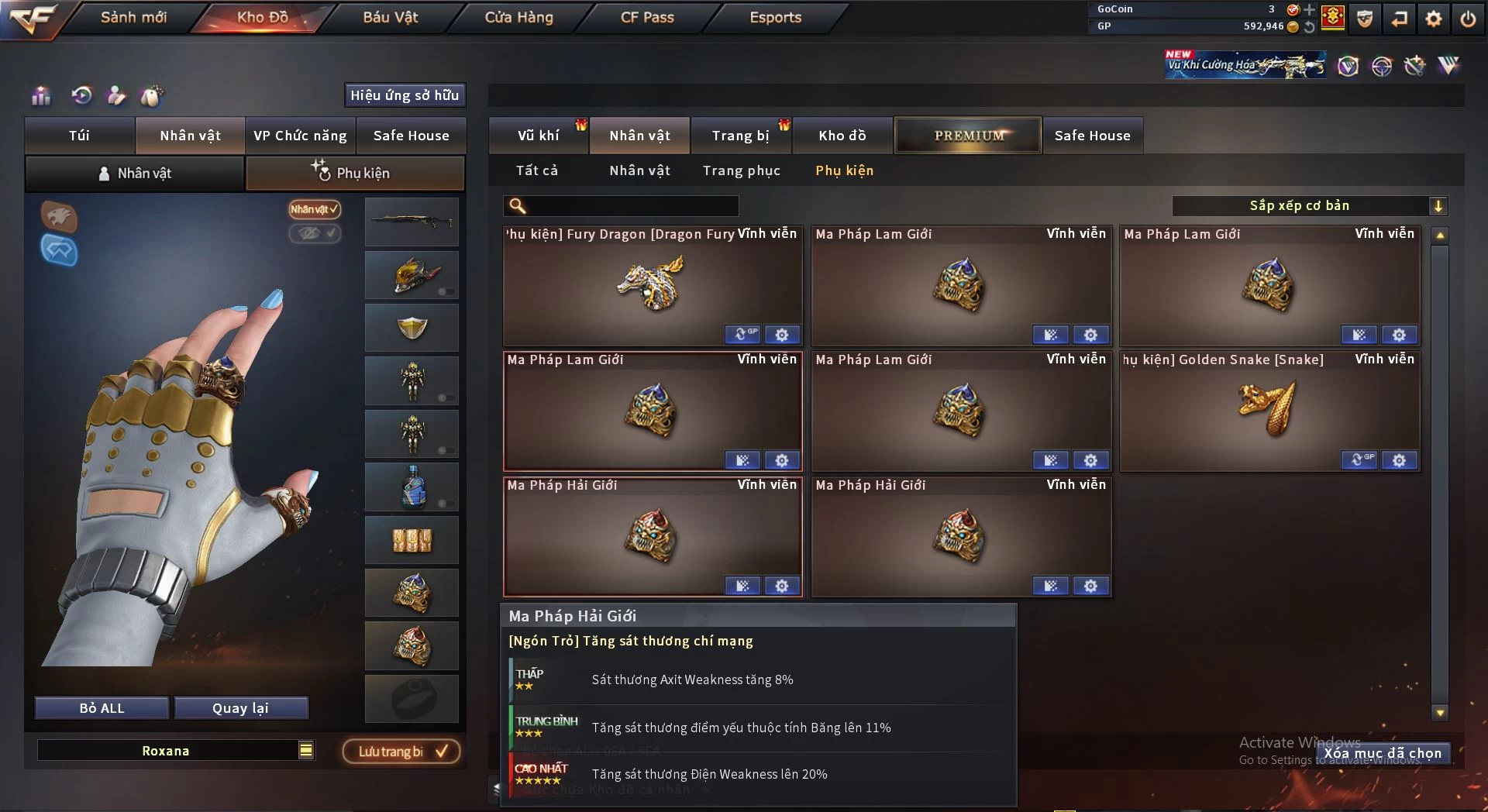
Task: Open the Esports menu
Action: click(x=775, y=17)
